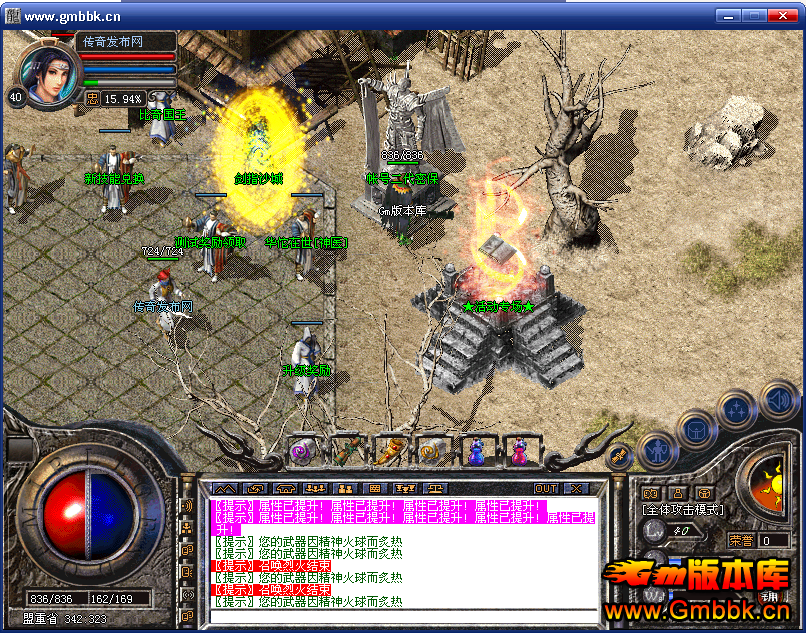
Task: Close the chat panel with X button
Action: coord(577,488)
